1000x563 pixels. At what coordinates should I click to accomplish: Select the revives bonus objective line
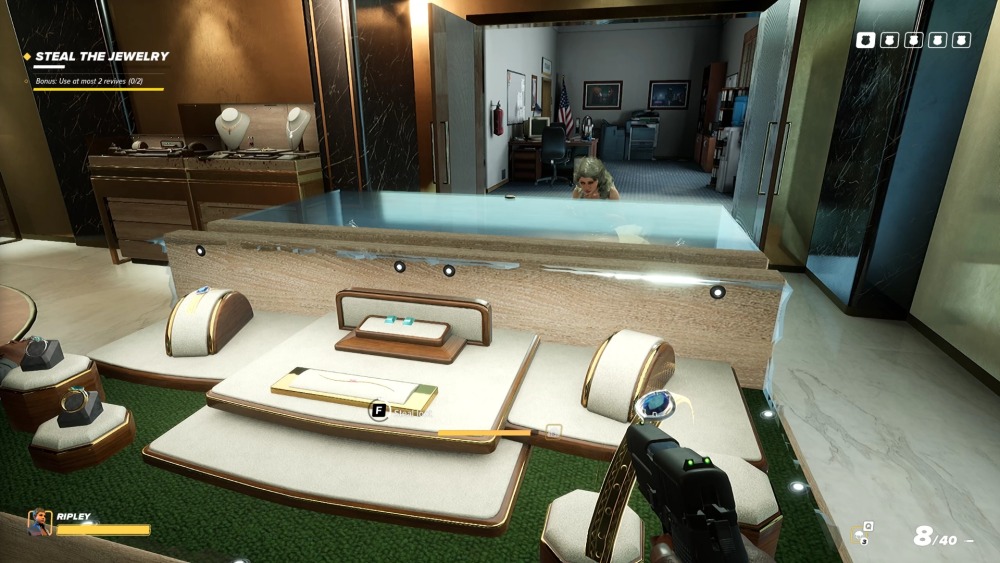coord(100,79)
